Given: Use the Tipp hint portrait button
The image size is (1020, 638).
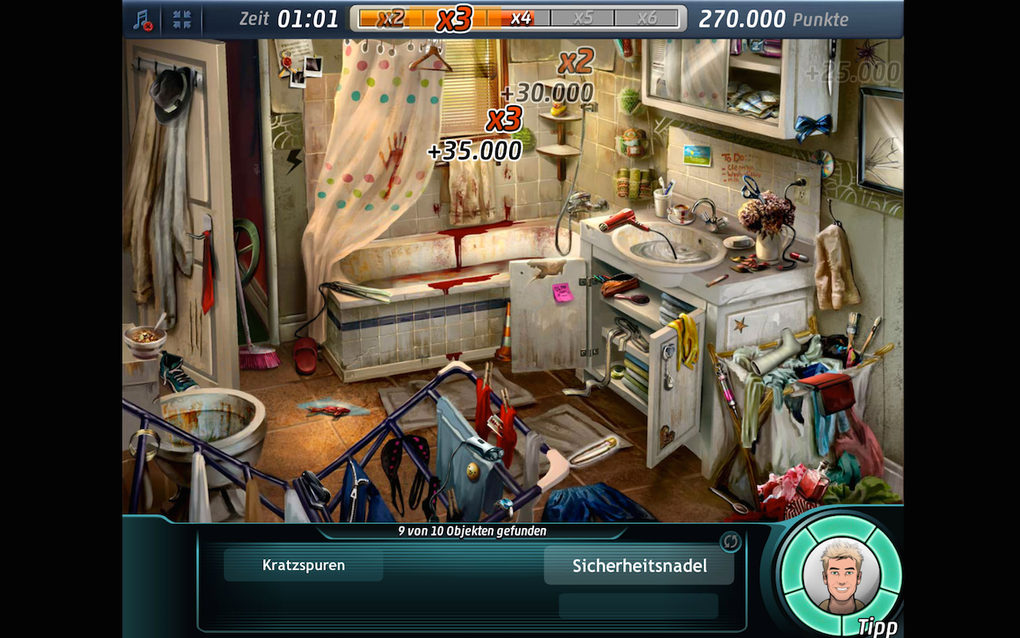Looking at the screenshot, I should (x=839, y=575).
